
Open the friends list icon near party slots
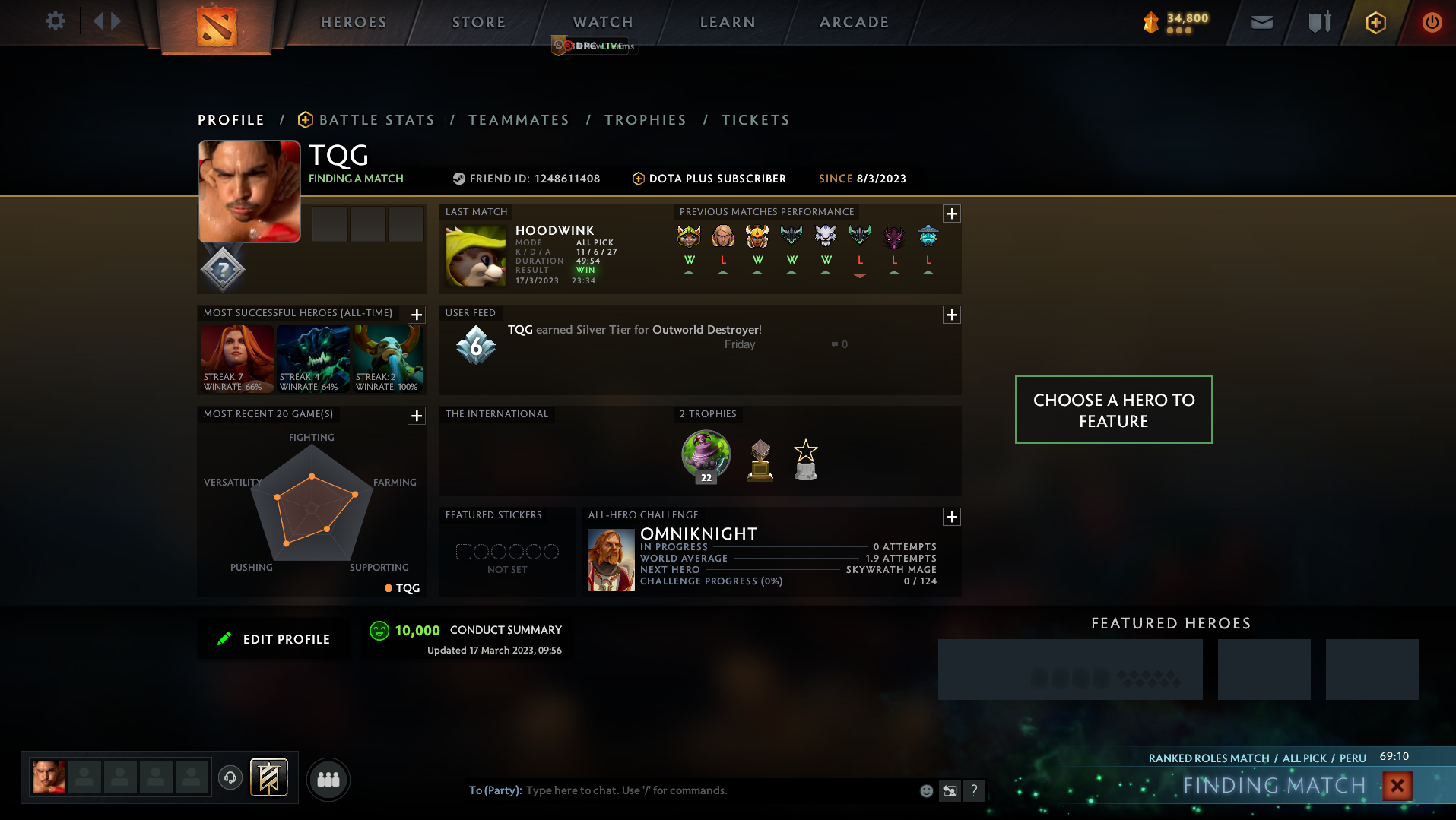[328, 778]
